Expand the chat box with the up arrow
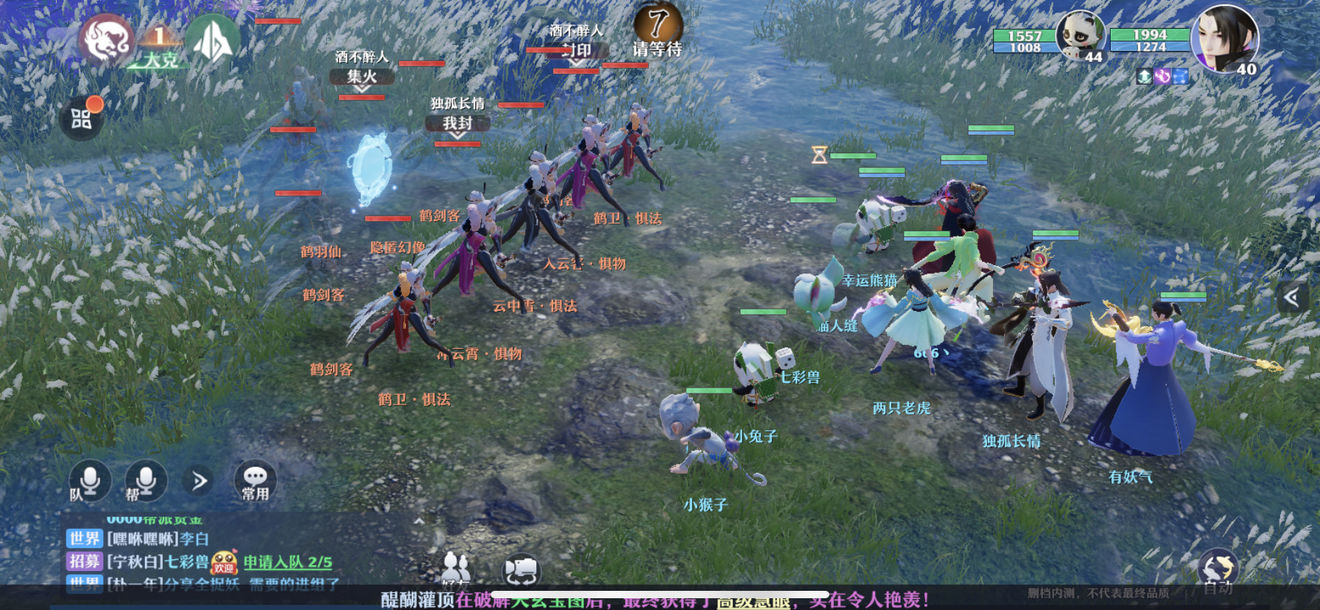Viewport: 1320px width, 610px height. (419, 519)
